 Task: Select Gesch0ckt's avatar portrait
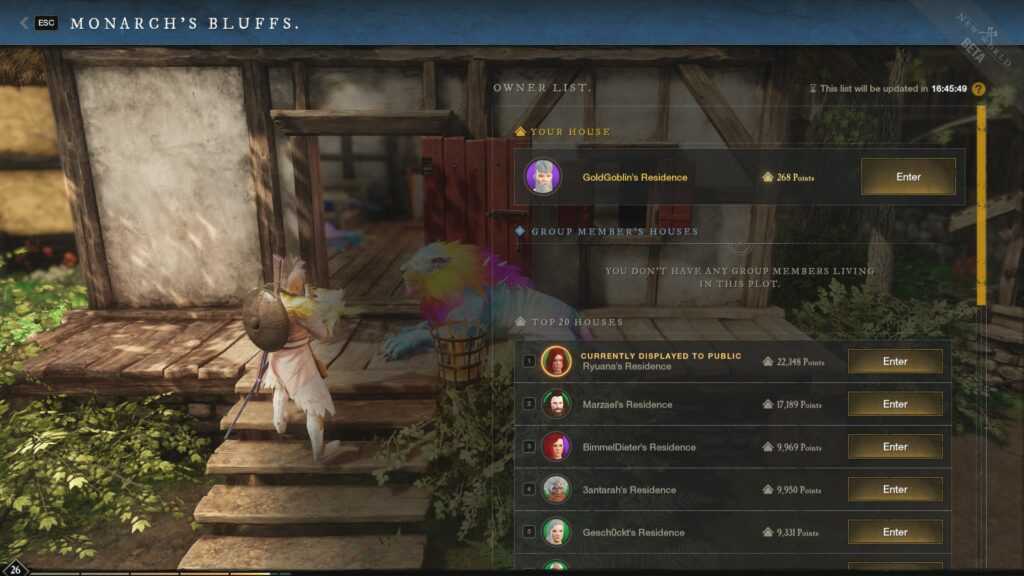tap(556, 532)
